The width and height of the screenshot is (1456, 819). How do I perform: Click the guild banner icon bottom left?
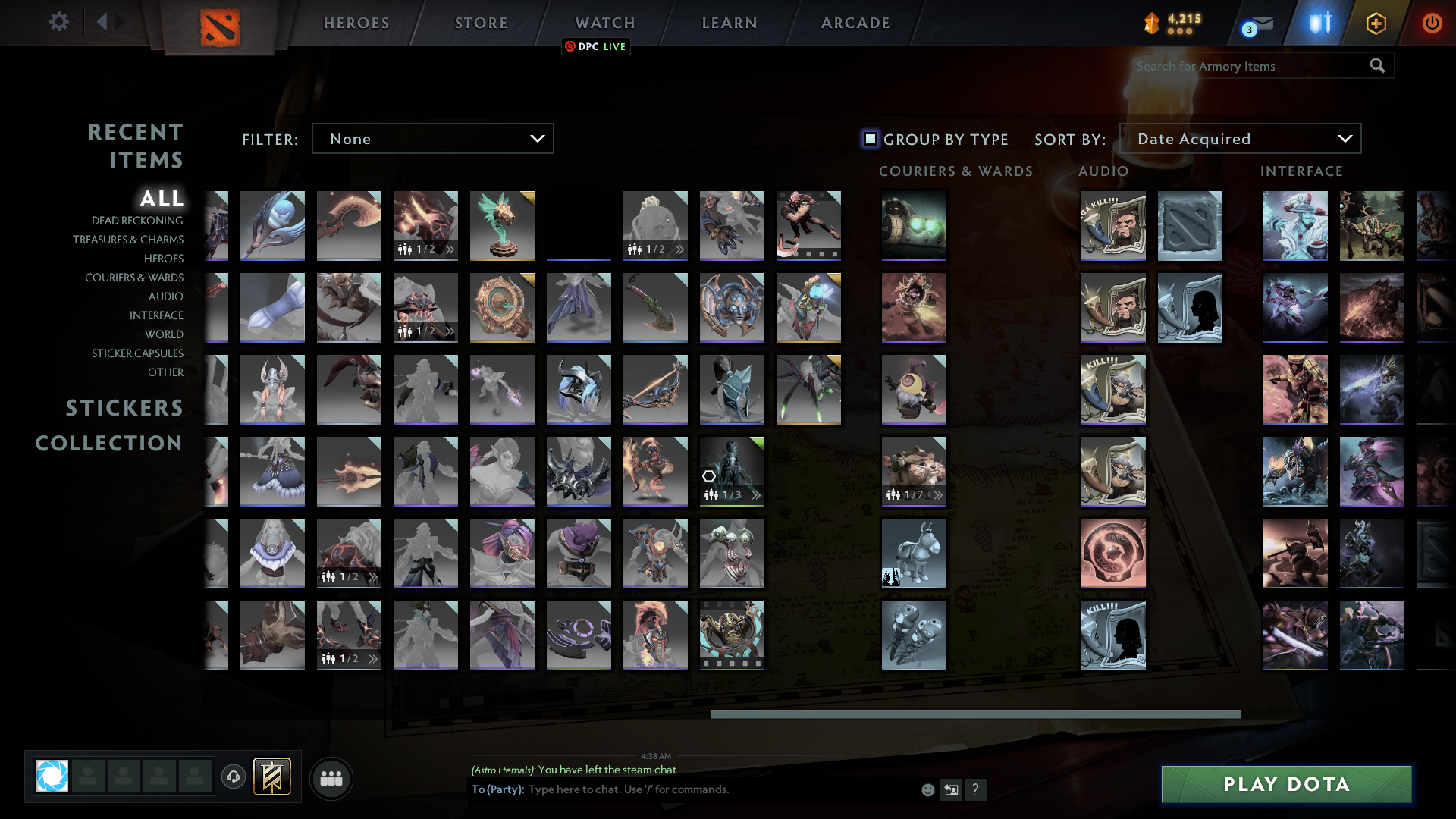(x=271, y=777)
